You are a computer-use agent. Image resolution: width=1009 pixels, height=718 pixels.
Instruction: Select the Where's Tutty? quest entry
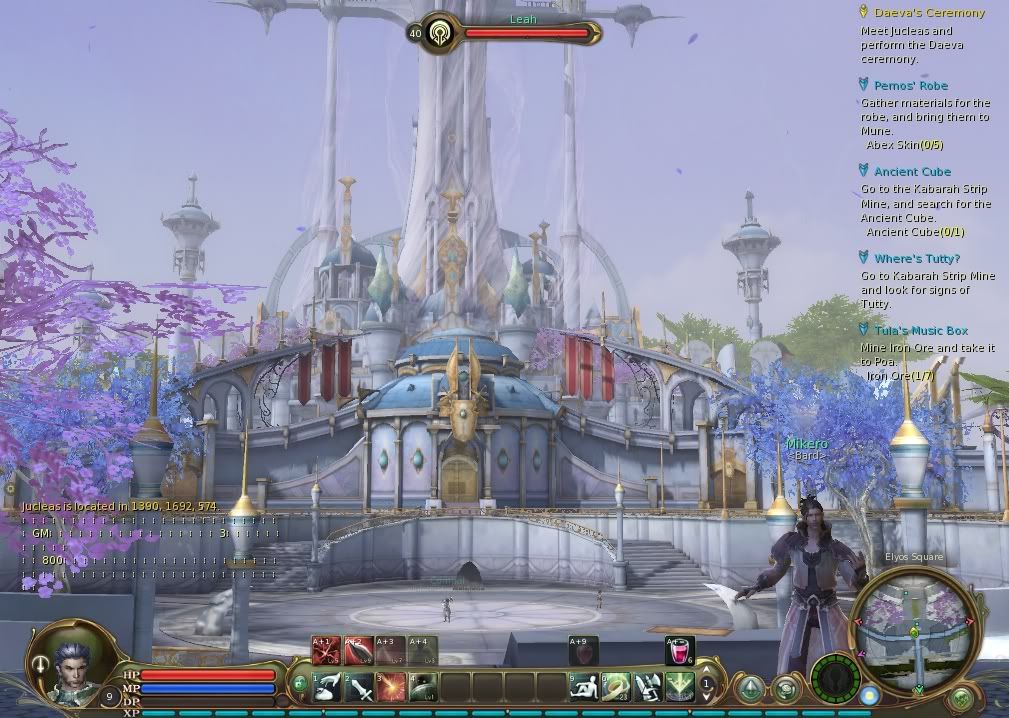[x=916, y=259]
